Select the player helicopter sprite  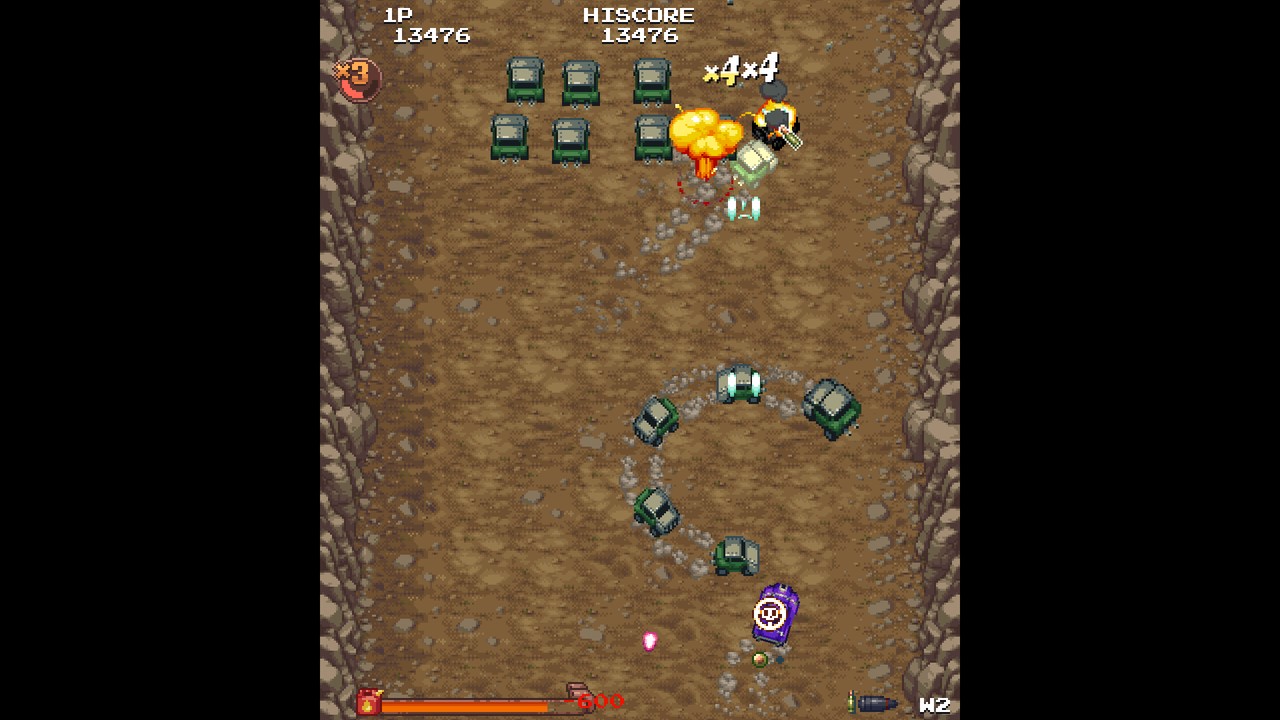(x=744, y=205)
